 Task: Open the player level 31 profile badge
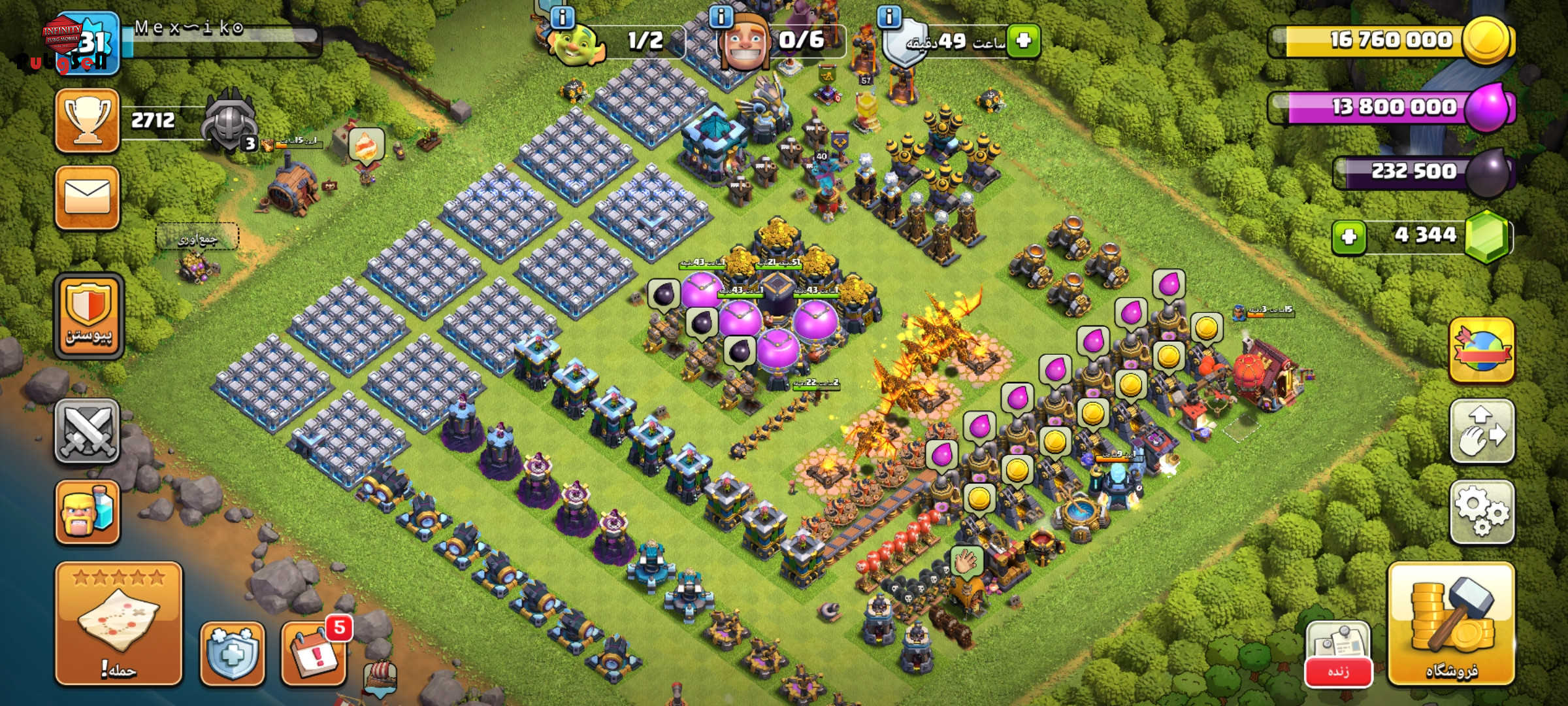88,43
